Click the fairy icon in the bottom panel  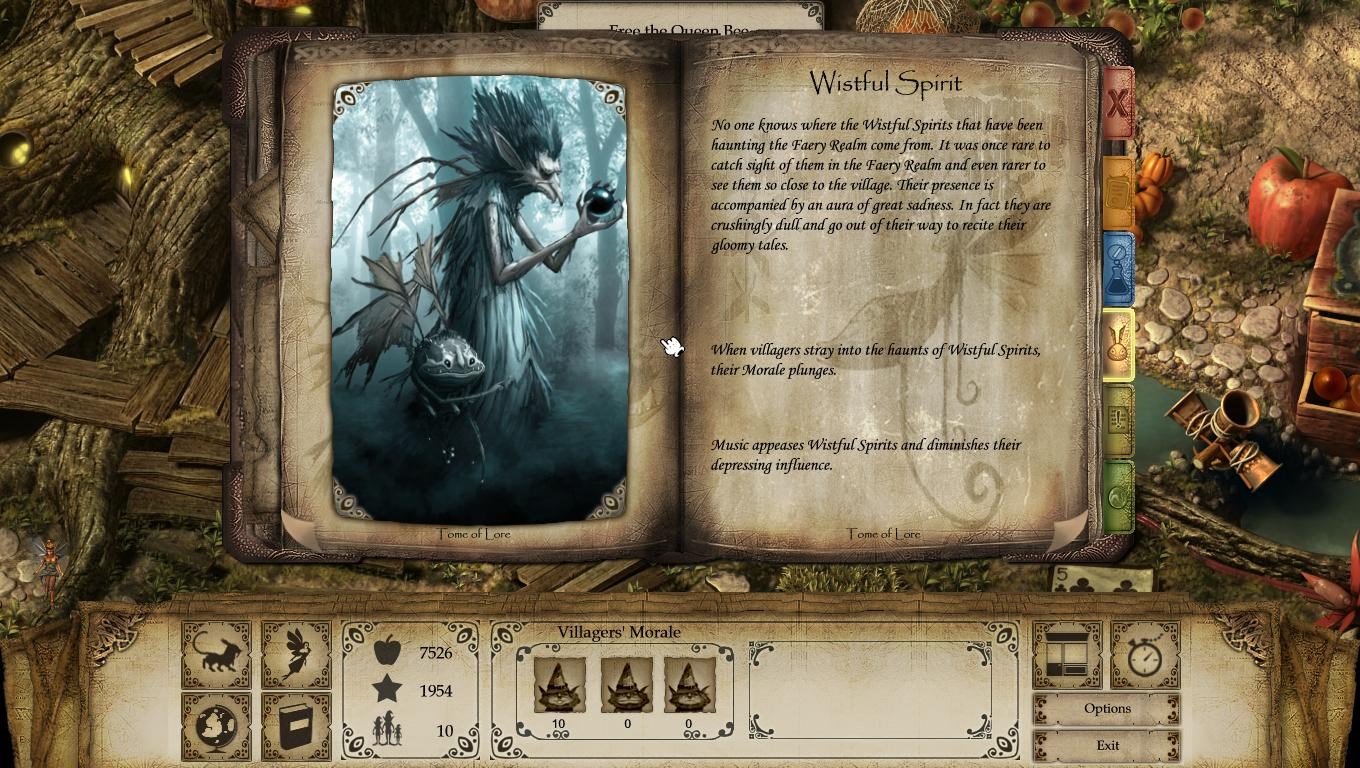(x=296, y=651)
